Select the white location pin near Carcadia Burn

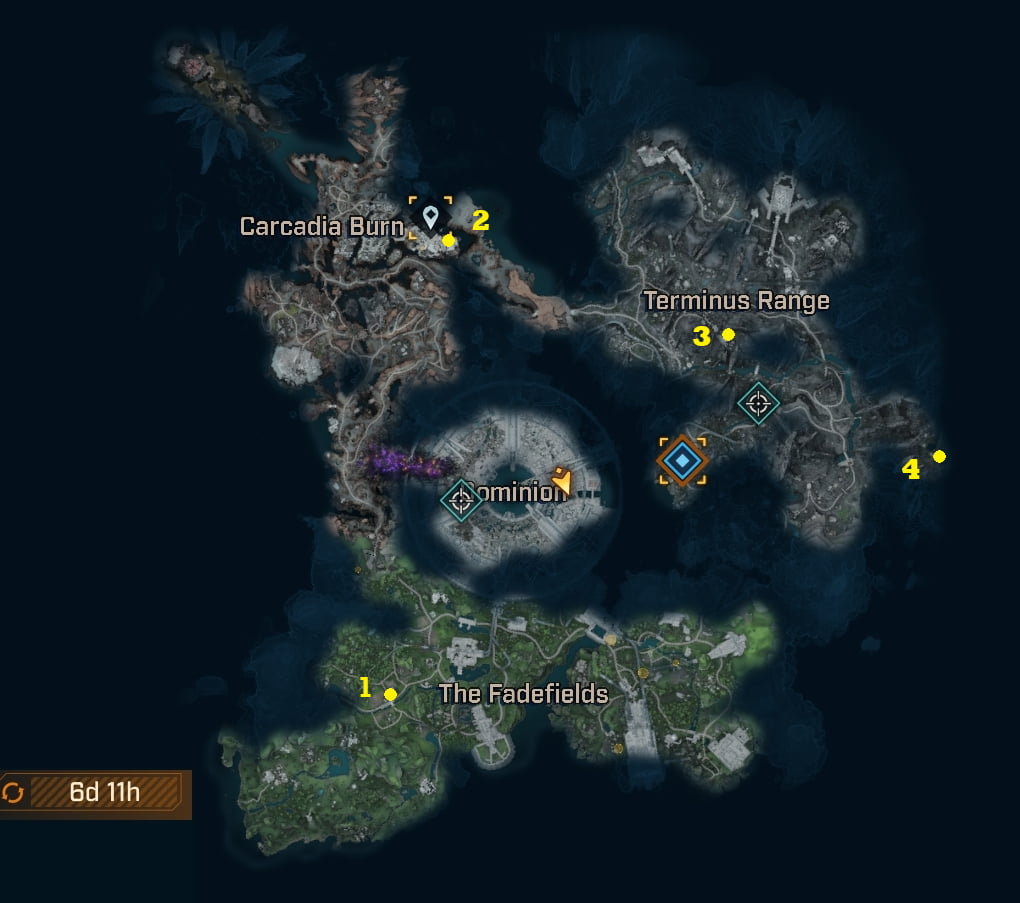pyautogui.click(x=430, y=216)
